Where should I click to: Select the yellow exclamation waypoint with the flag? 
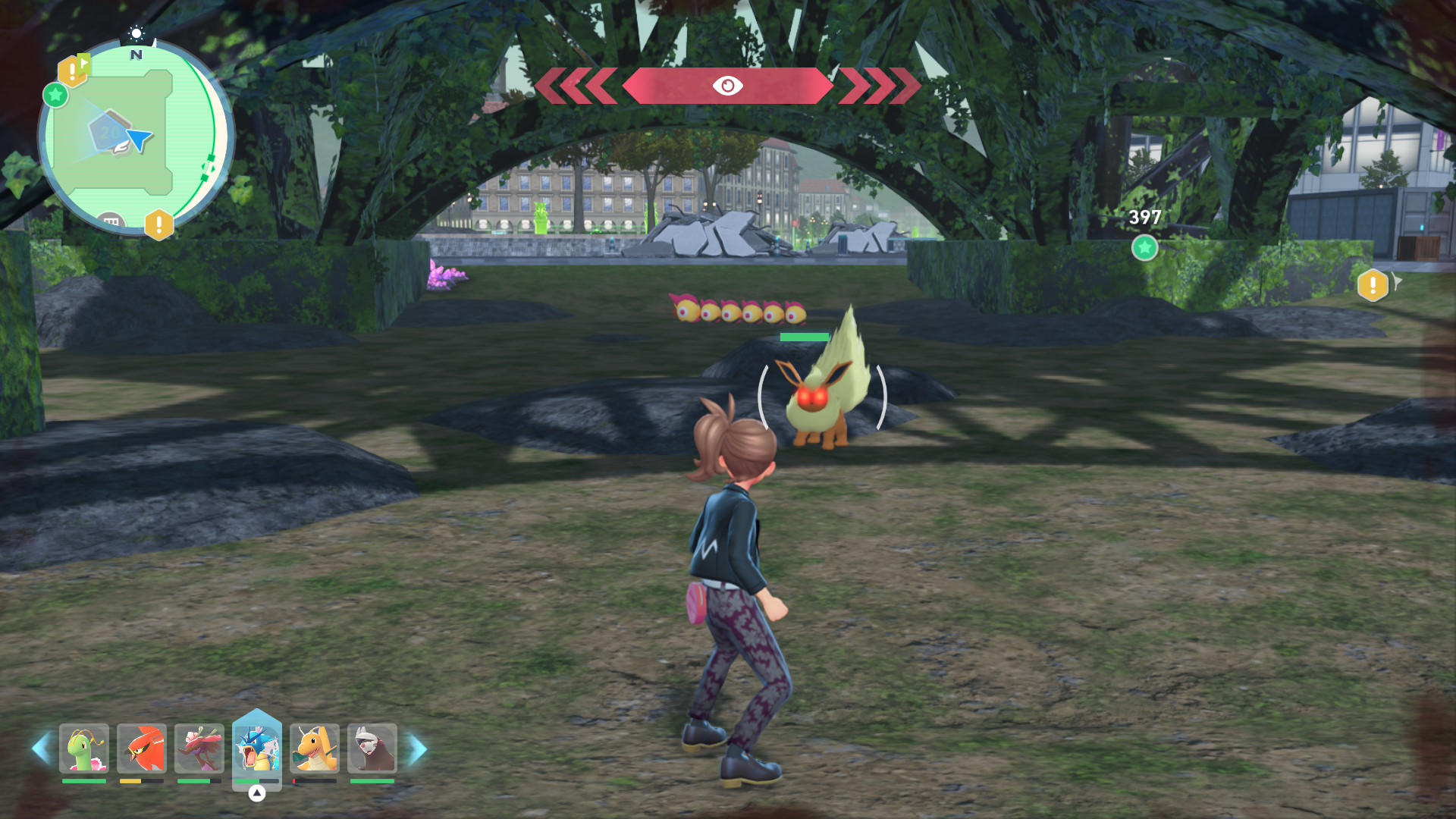[1373, 285]
